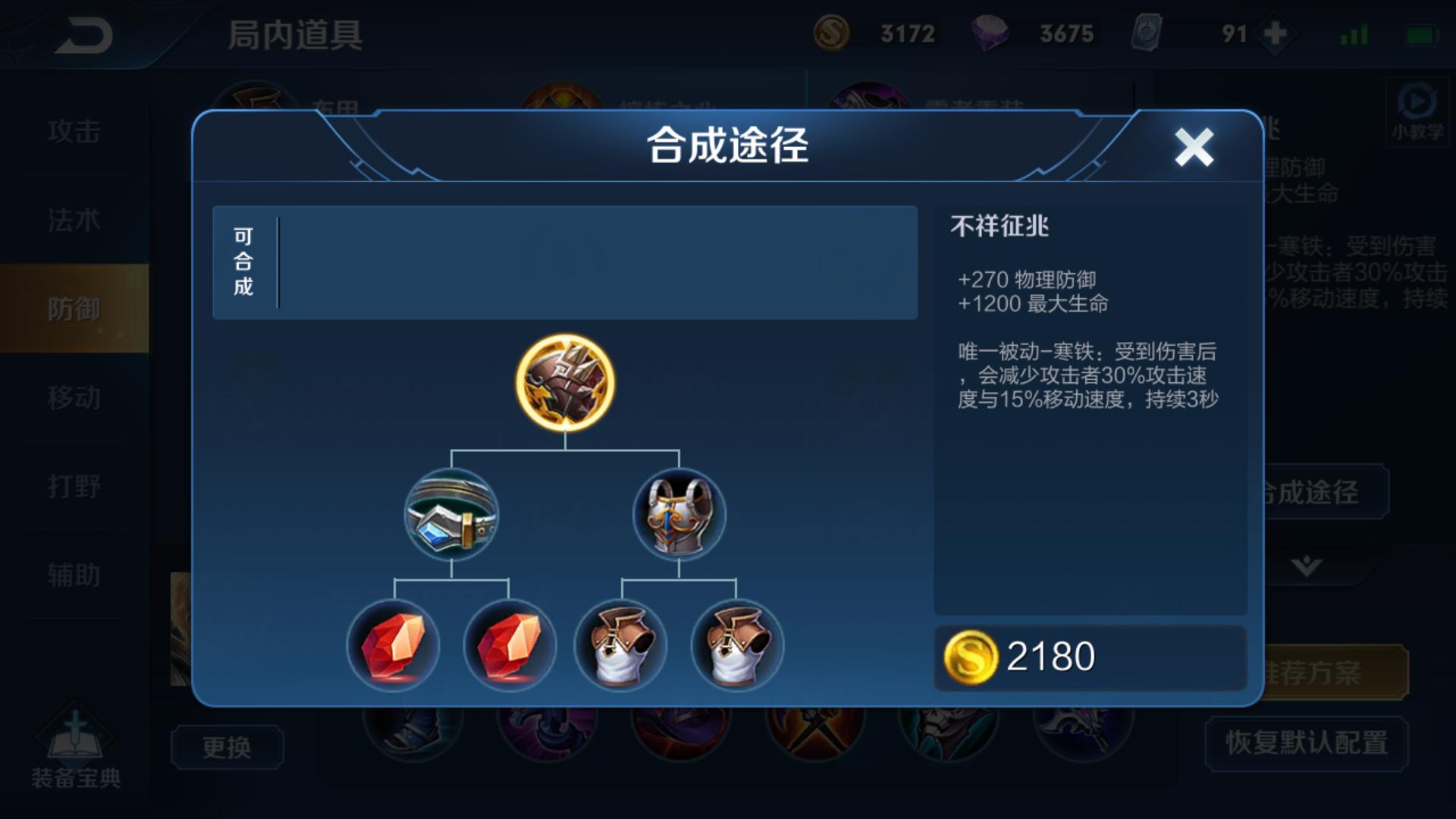This screenshot has height=819, width=1456.
Task: Select the right cloth armor component icon
Action: coord(737,646)
